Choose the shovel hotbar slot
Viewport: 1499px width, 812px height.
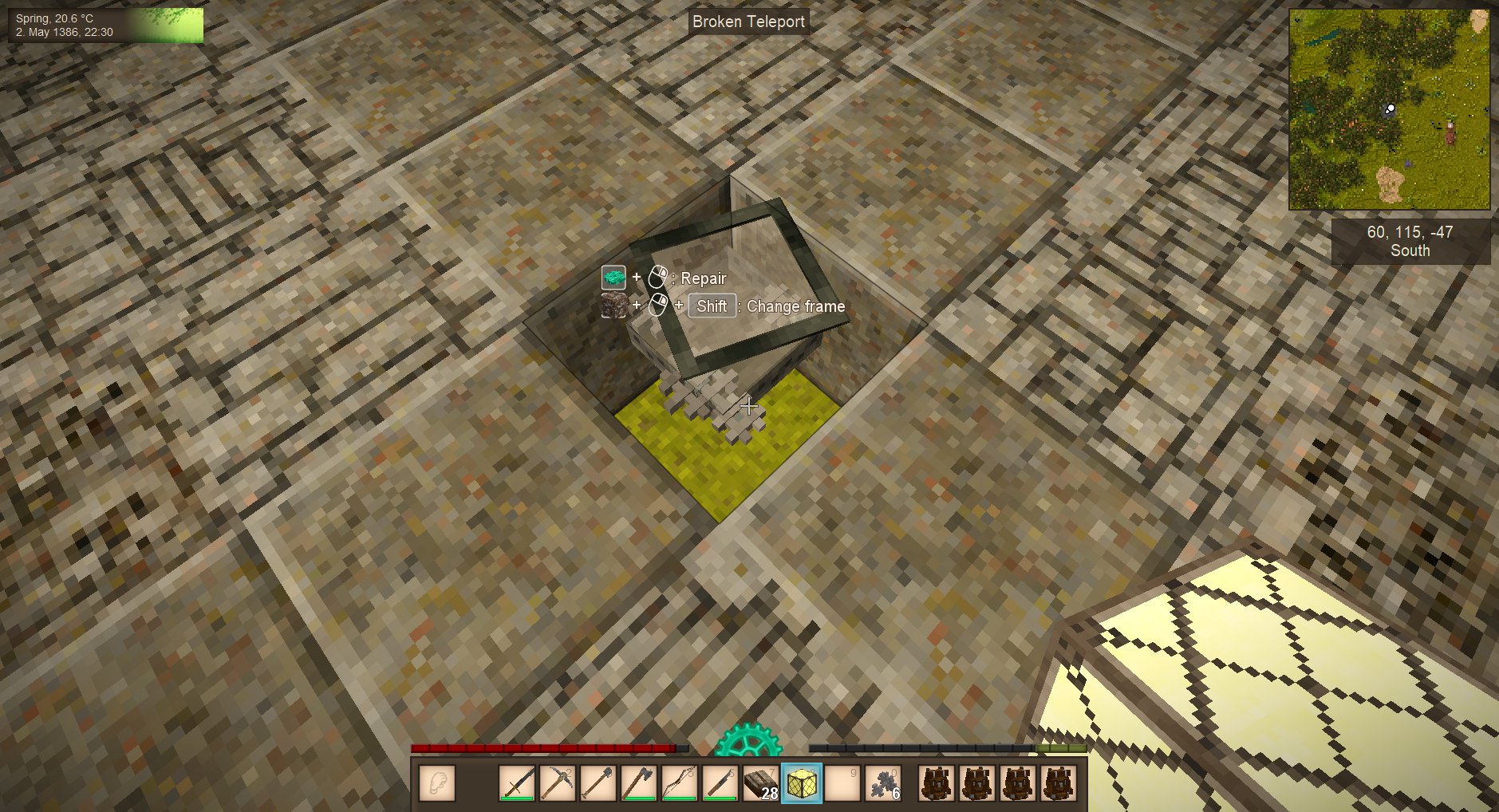(598, 782)
